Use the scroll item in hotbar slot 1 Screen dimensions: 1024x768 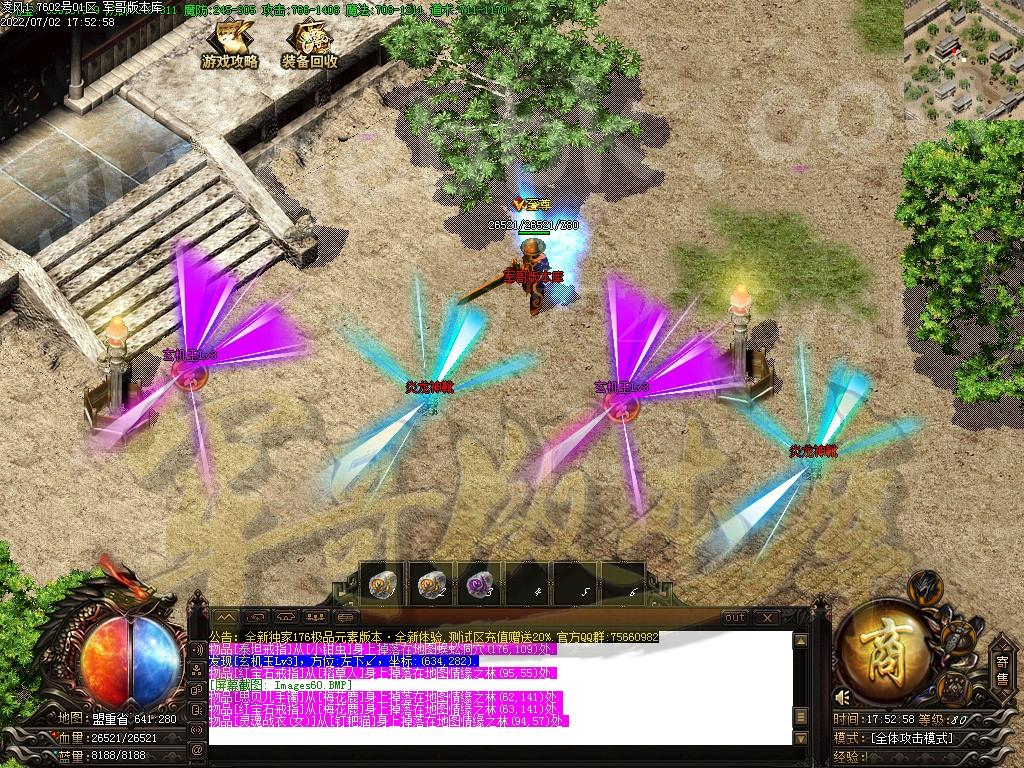pyautogui.click(x=383, y=583)
